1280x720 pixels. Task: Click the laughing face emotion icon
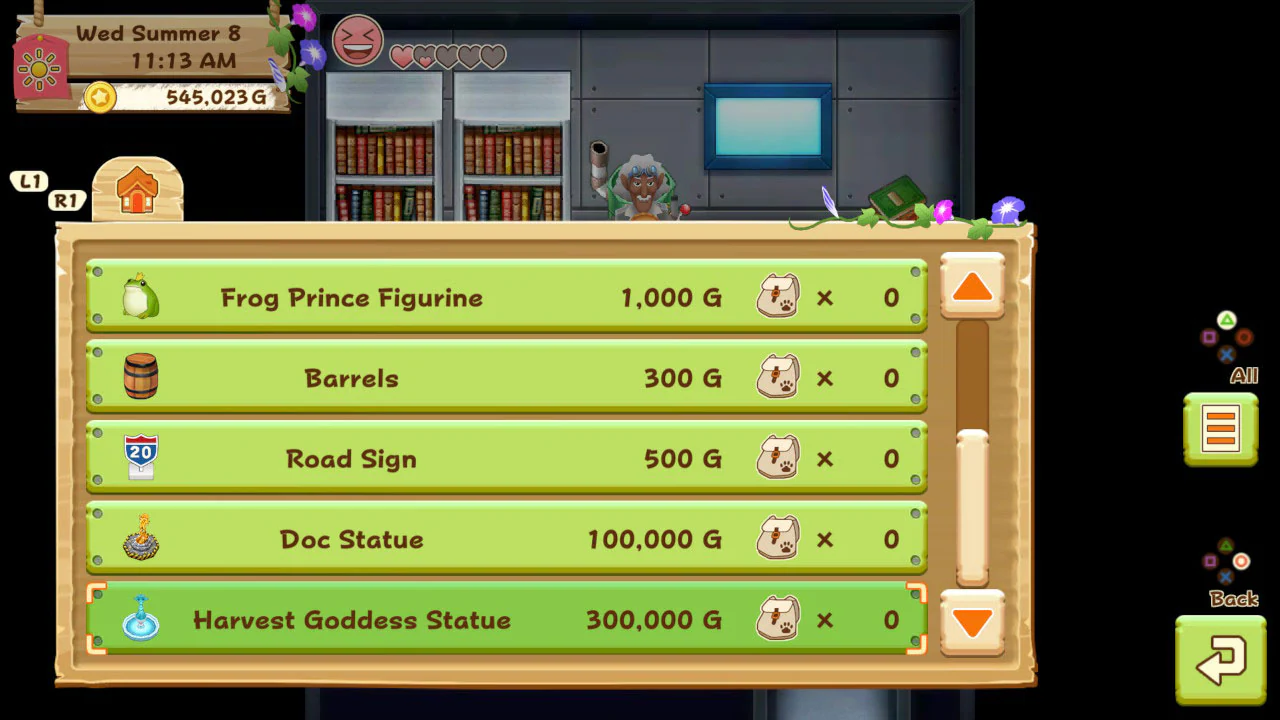[357, 41]
